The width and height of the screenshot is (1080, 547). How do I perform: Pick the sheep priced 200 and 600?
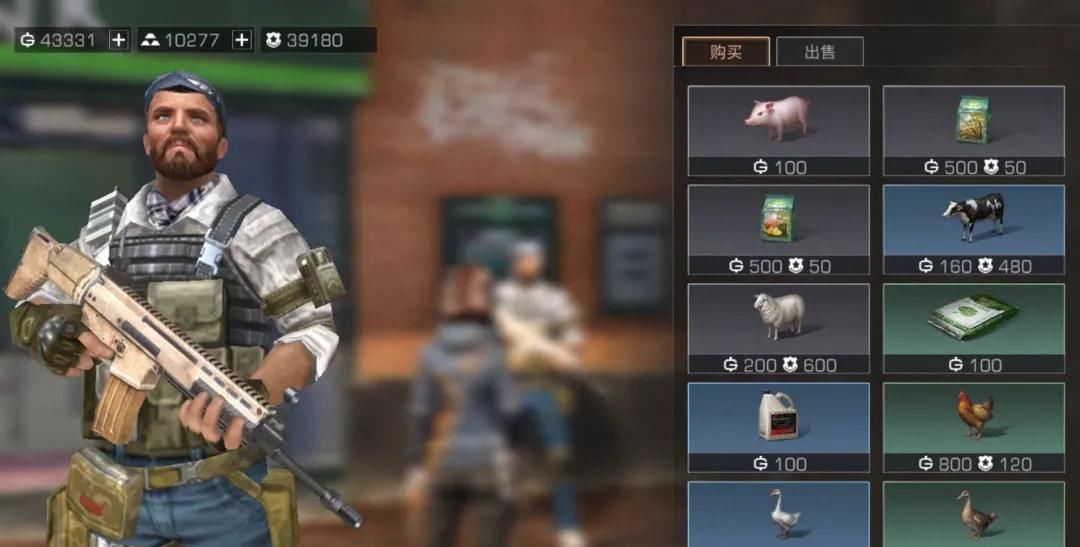point(778,328)
